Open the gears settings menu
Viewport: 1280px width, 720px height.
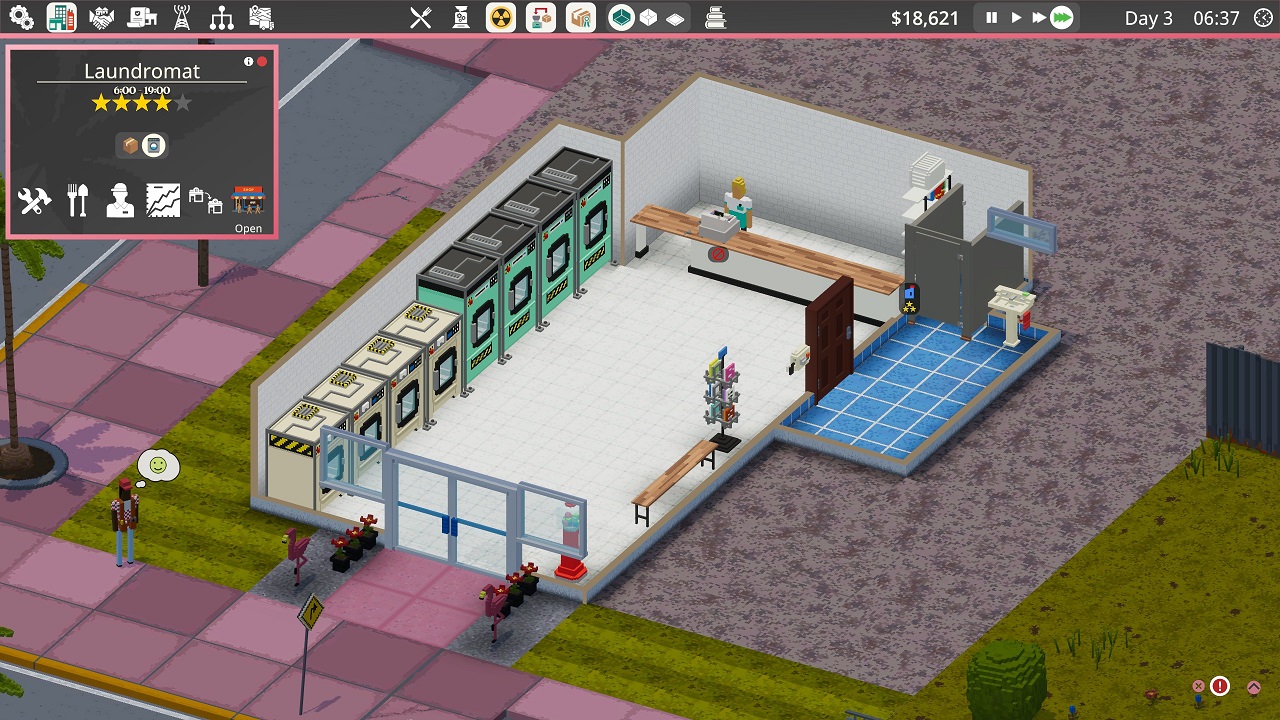21,18
